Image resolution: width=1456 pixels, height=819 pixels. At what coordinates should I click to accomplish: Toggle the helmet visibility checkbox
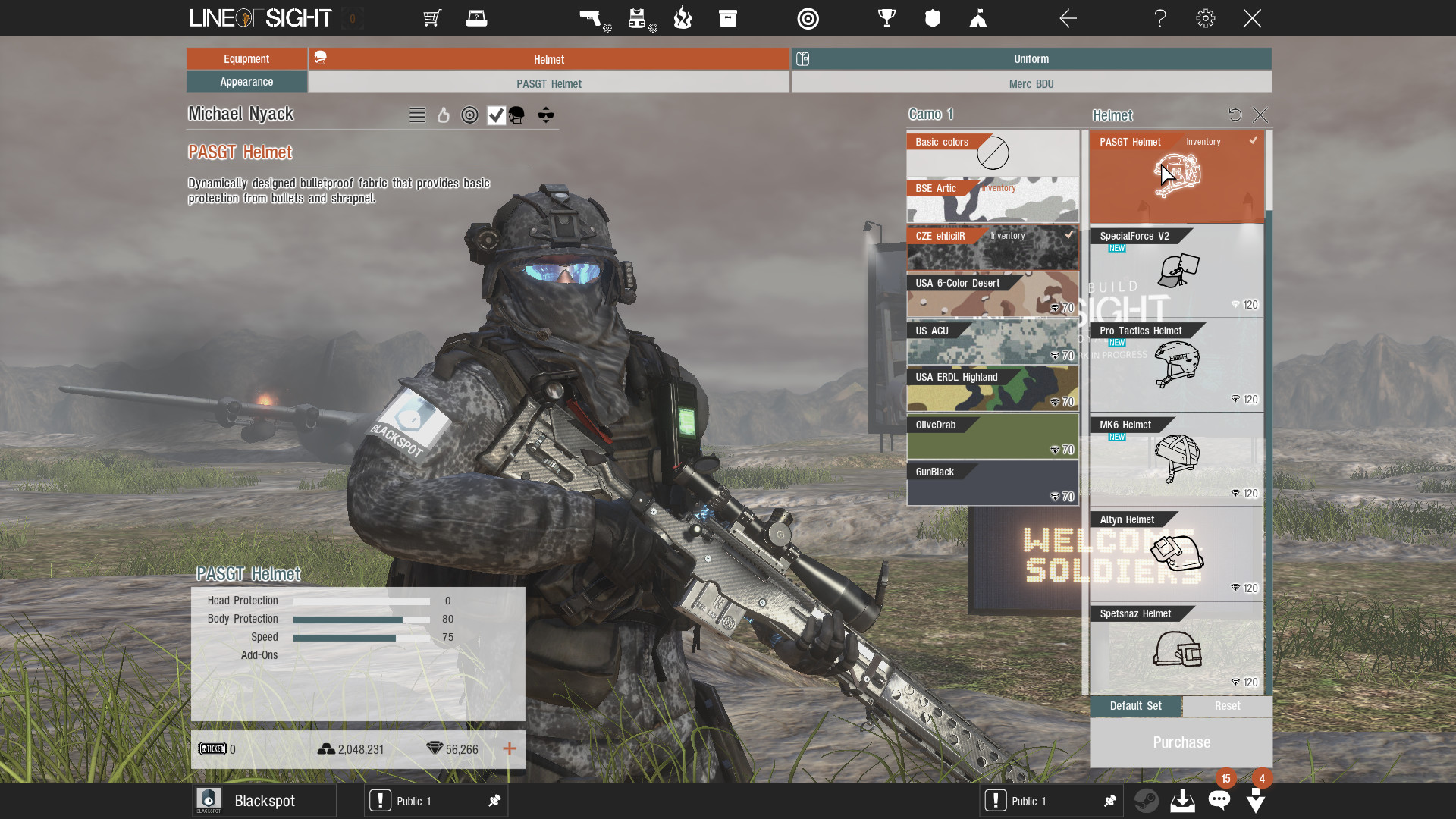(x=497, y=115)
